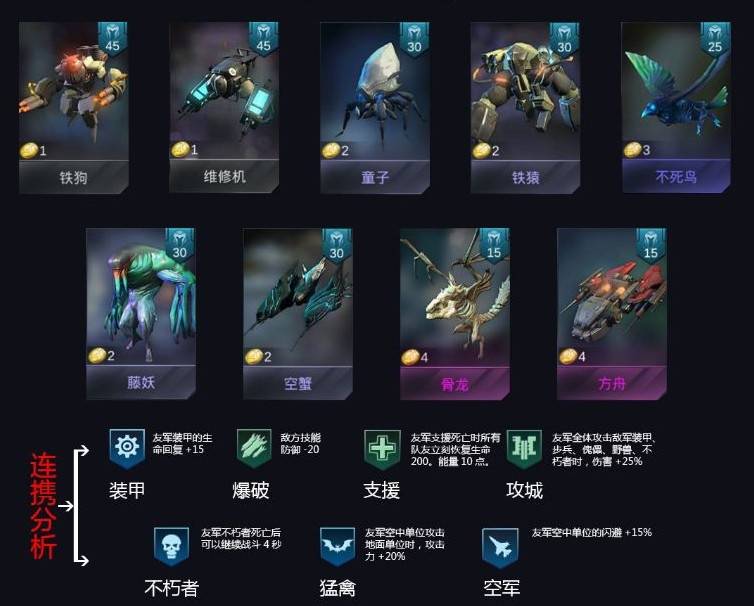Image resolution: width=754 pixels, height=606 pixels.
Task: Click the 装甲 gear synergy icon
Action: [128, 447]
